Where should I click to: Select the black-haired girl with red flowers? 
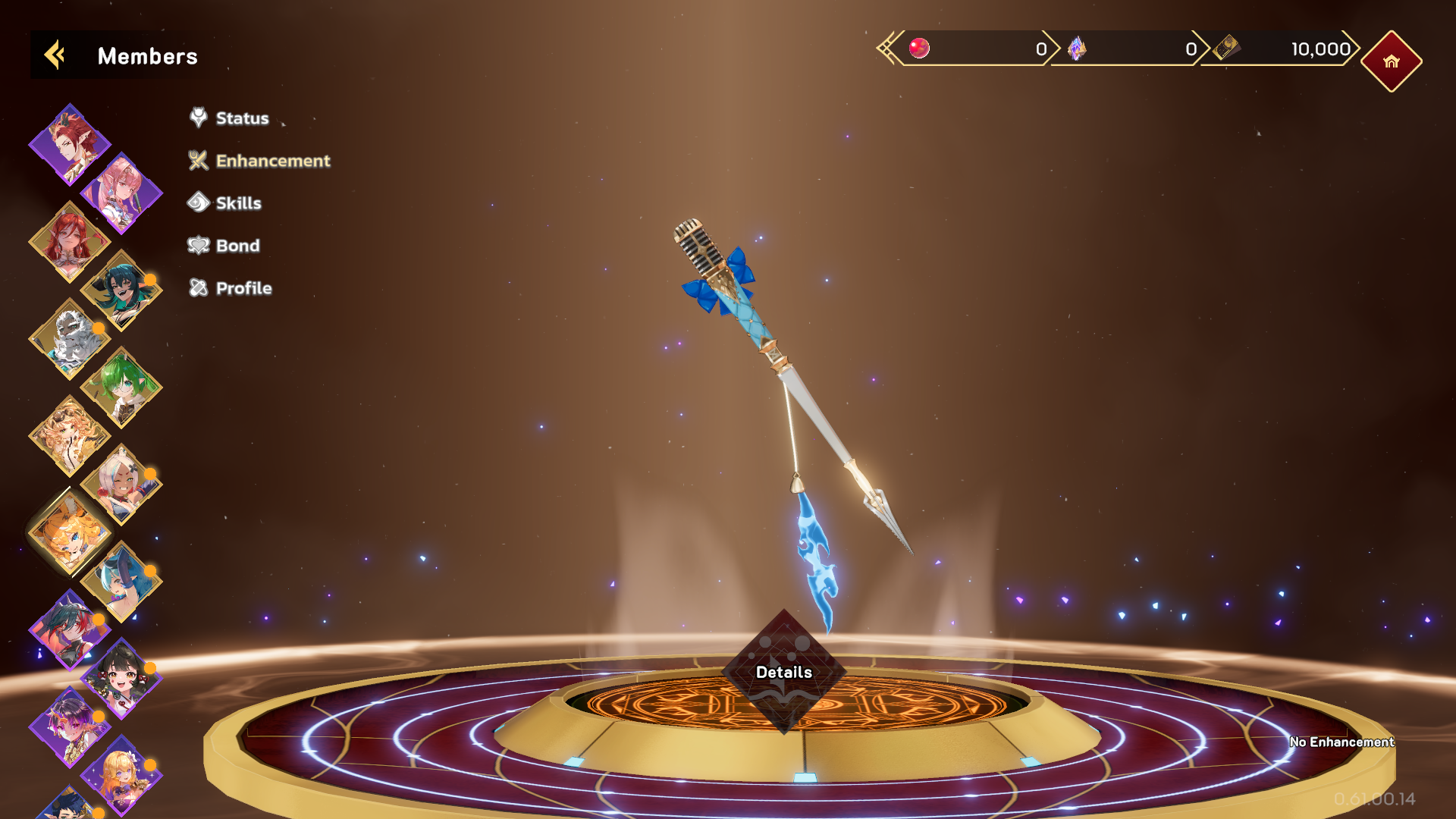coord(121,678)
